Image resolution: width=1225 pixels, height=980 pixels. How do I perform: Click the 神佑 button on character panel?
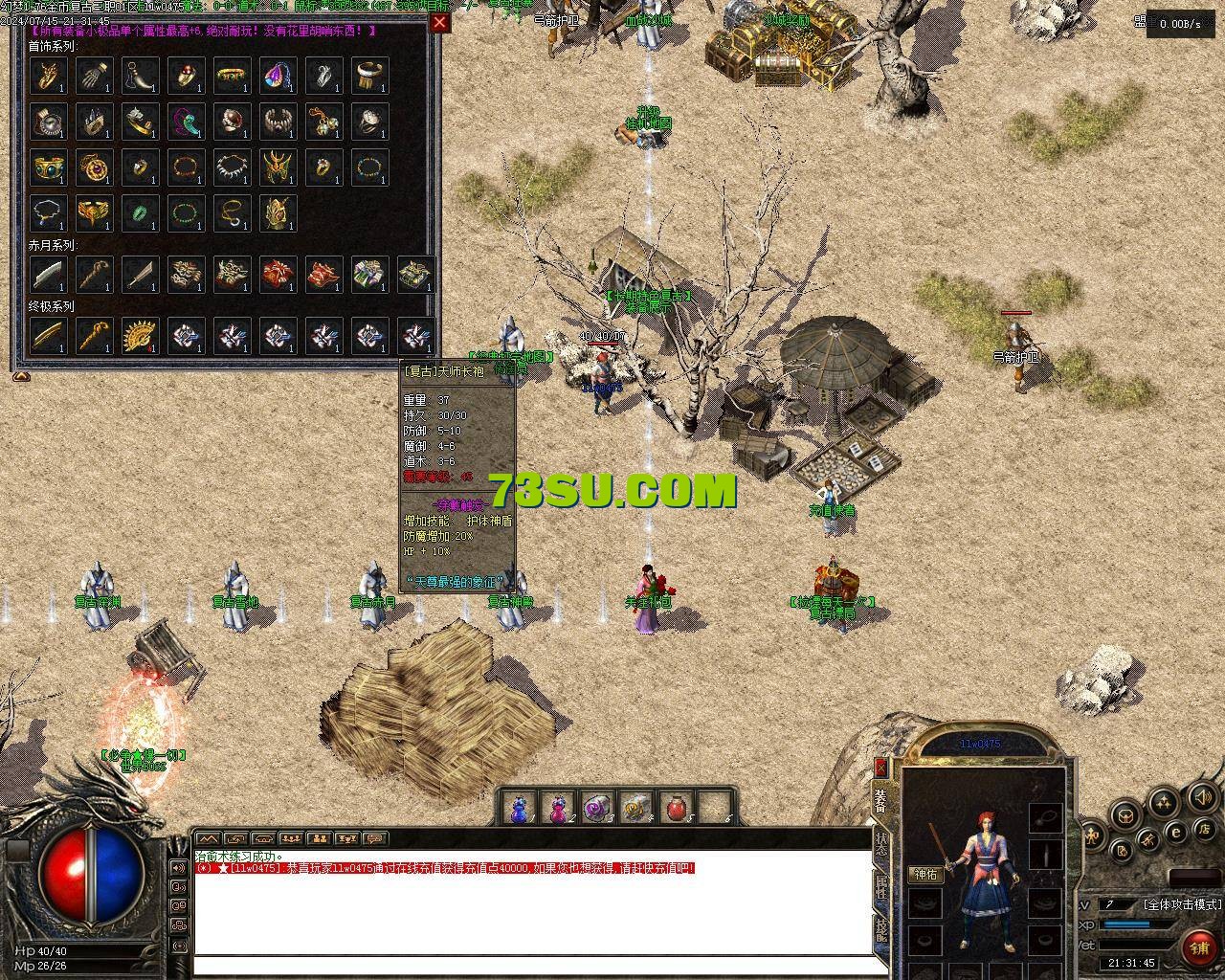coord(926,874)
